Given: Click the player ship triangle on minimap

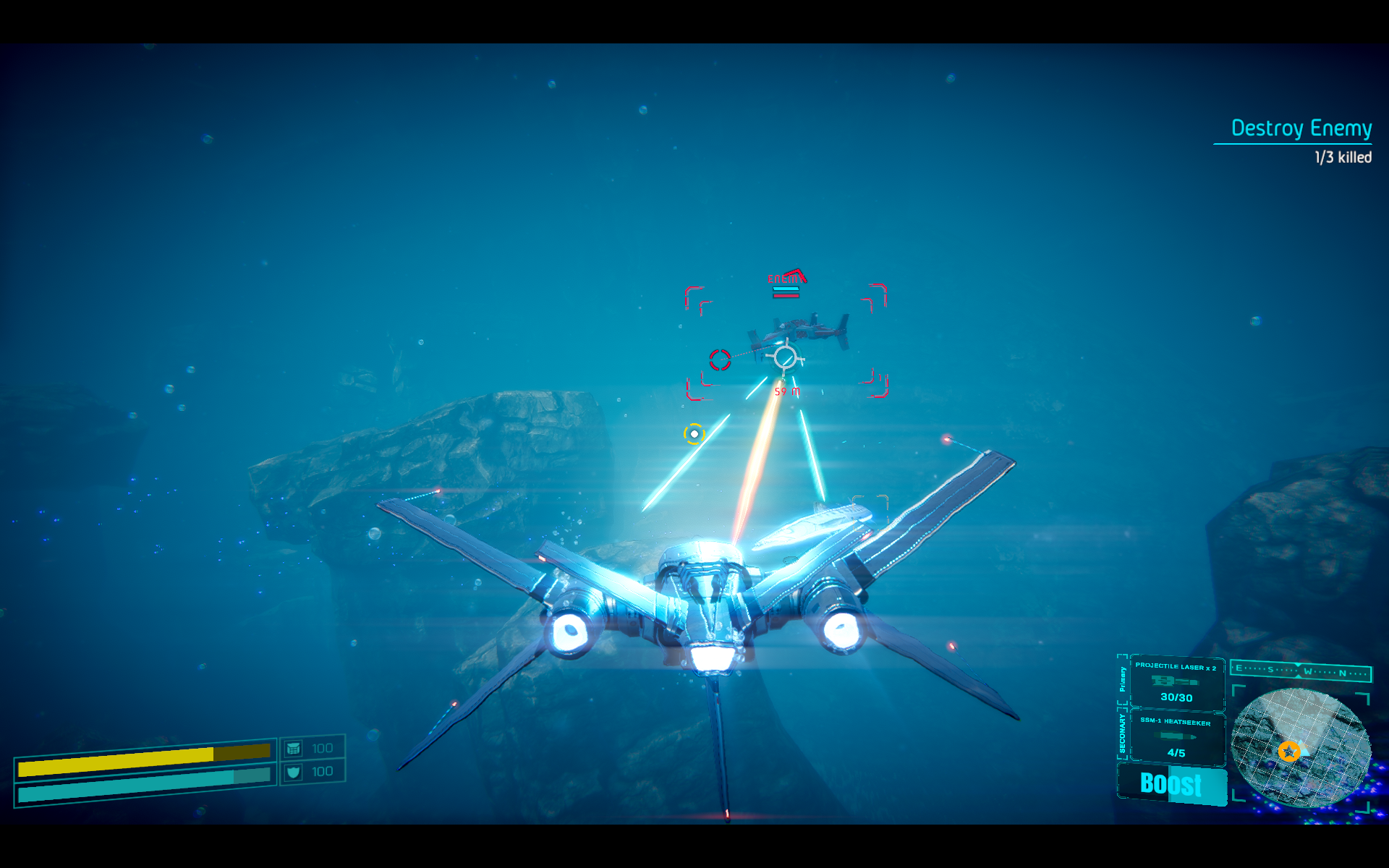Looking at the screenshot, I should pyautogui.click(x=1304, y=749).
